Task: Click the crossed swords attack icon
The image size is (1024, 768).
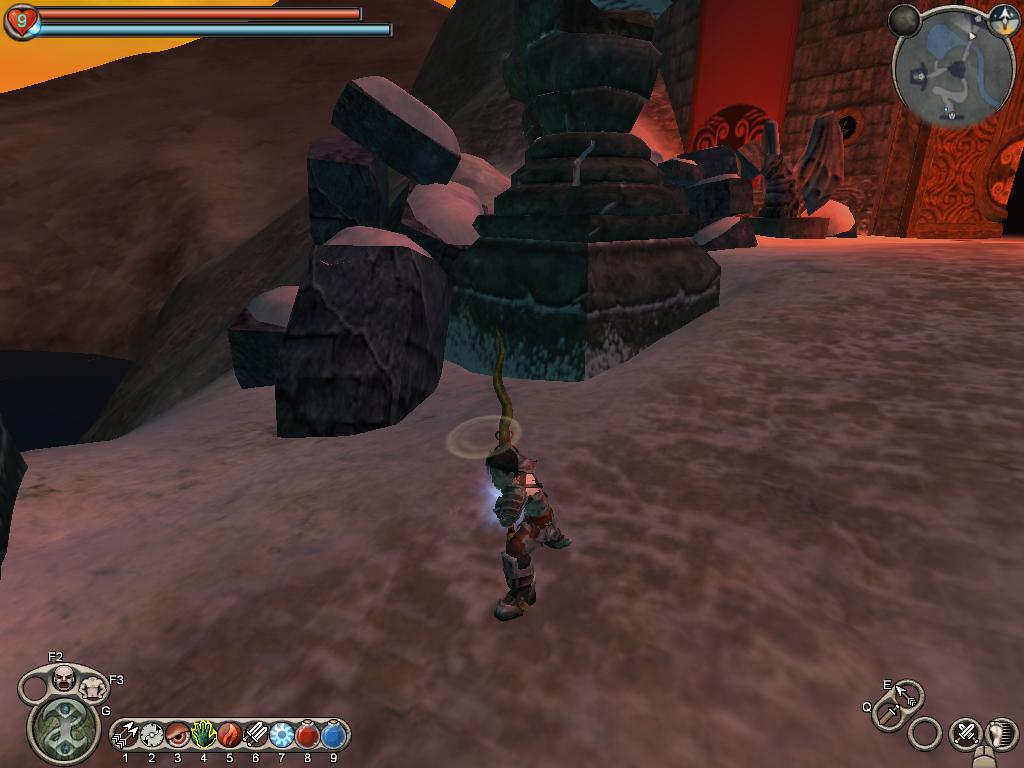Action: pos(965,733)
